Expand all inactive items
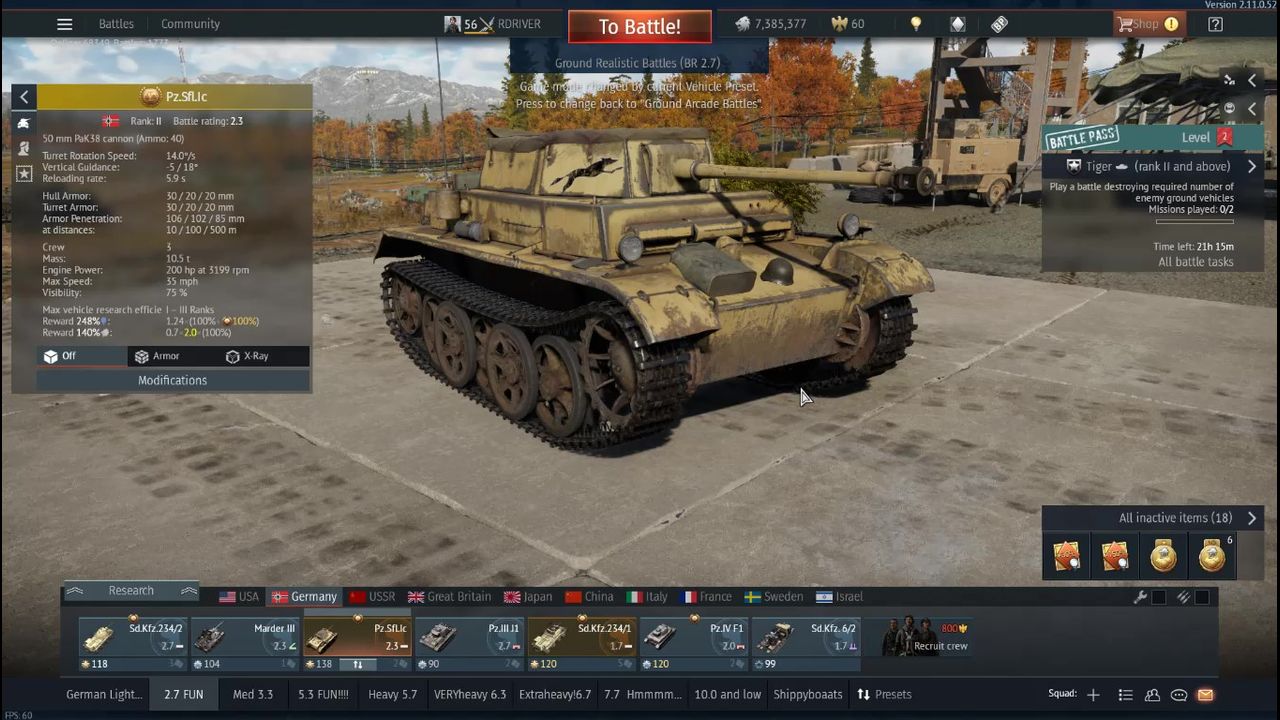Screen dimensions: 1280x720 click(x=1187, y=518)
